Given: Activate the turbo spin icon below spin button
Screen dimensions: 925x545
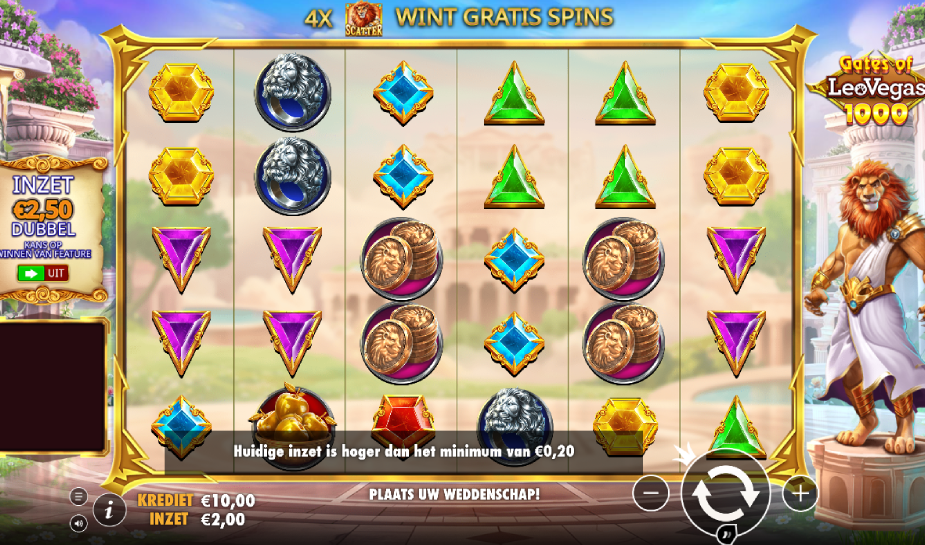Looking at the screenshot, I should [727, 535].
